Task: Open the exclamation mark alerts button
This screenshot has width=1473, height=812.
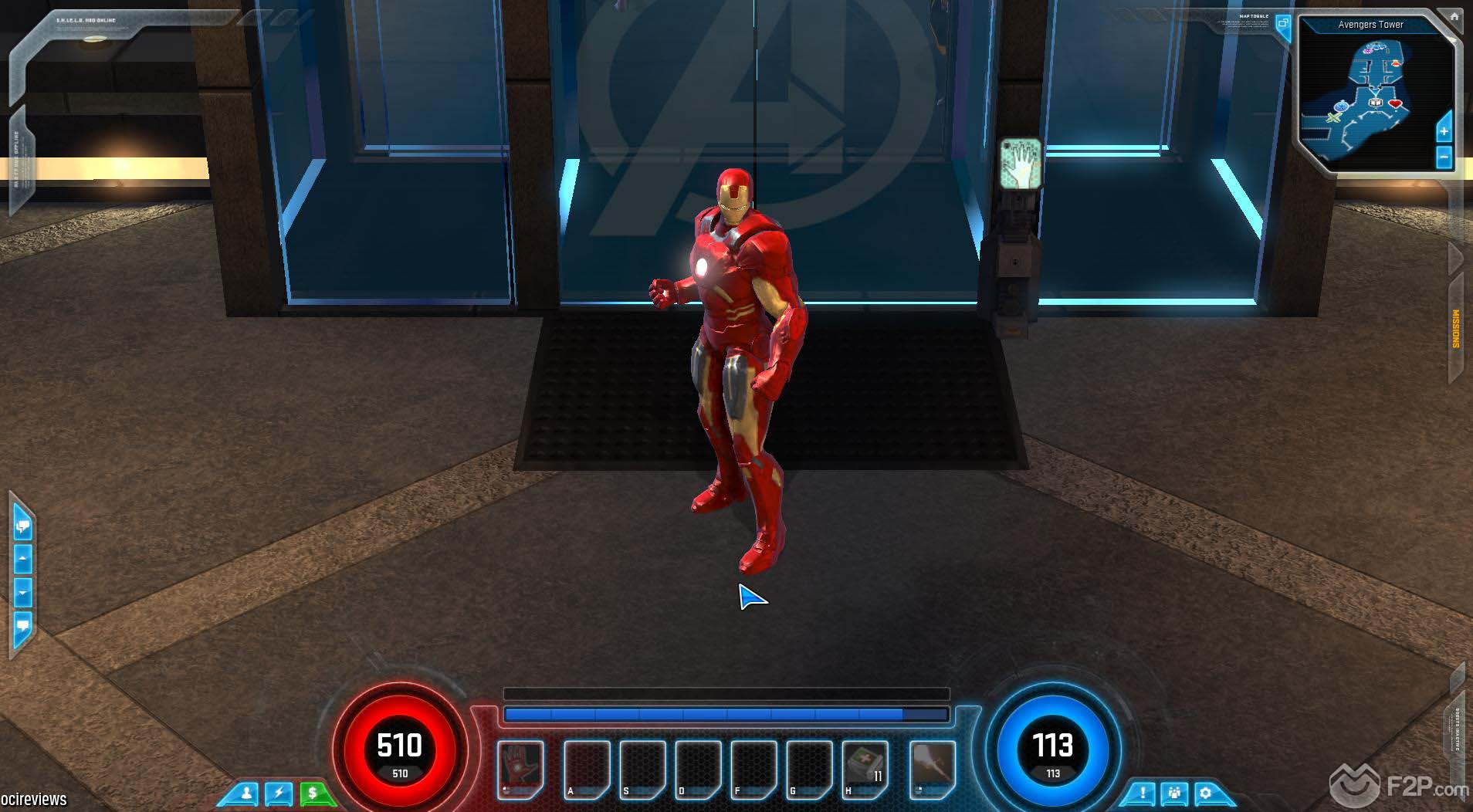Action: [x=1143, y=793]
